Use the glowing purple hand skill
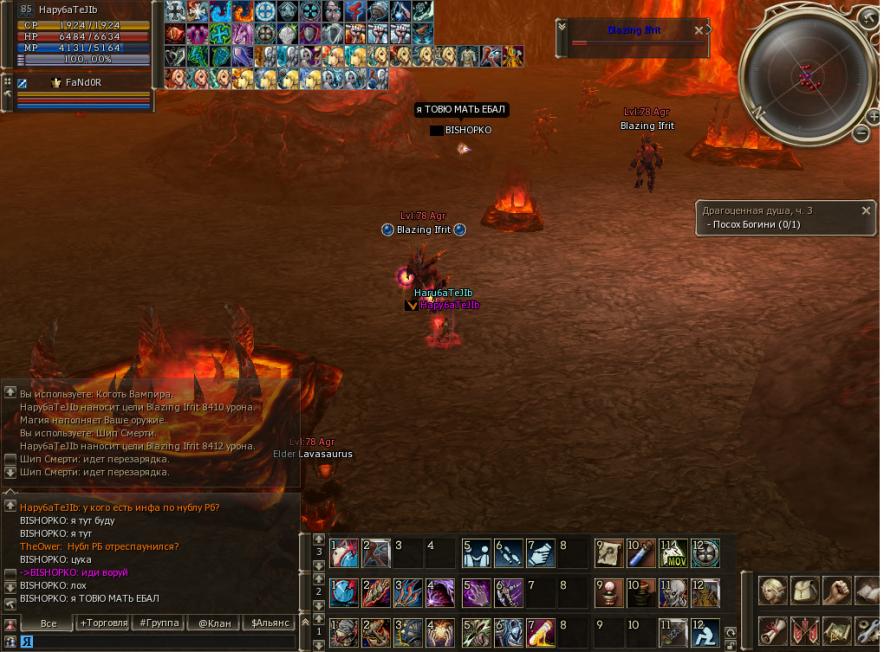The width and height of the screenshot is (884, 652). pos(476,593)
